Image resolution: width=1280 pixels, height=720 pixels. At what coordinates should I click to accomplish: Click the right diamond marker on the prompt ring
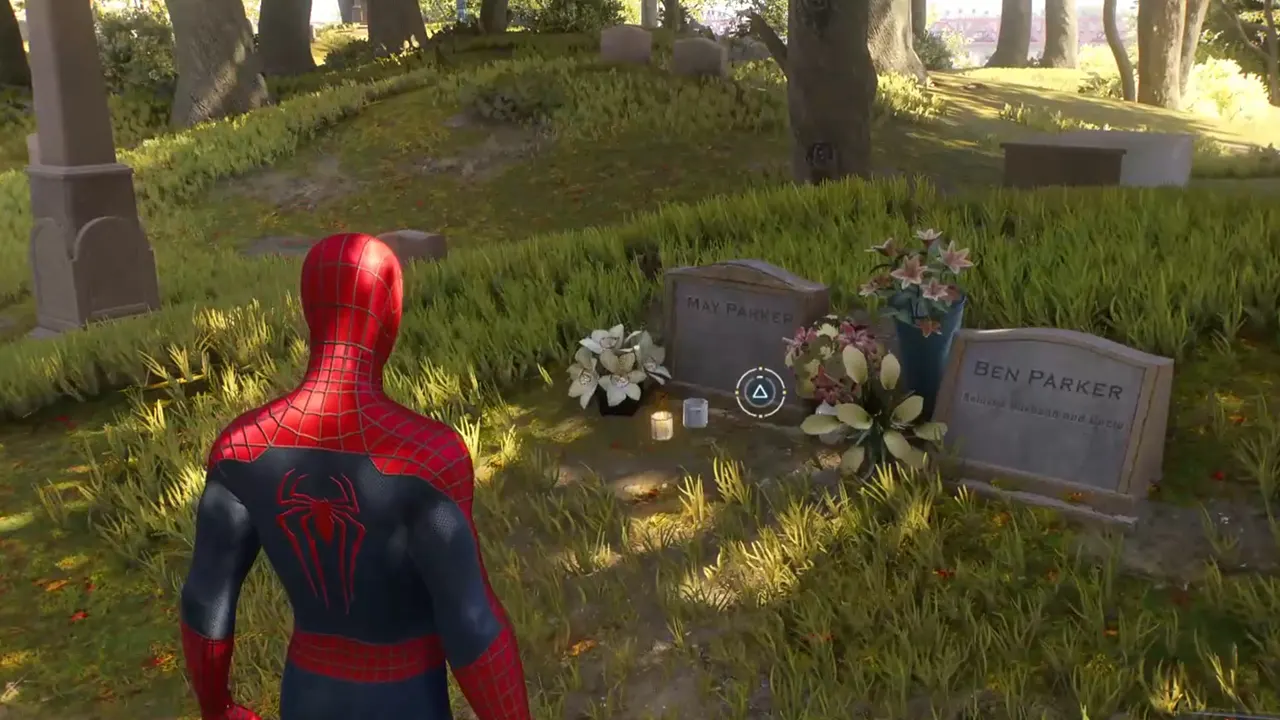pyautogui.click(x=784, y=392)
